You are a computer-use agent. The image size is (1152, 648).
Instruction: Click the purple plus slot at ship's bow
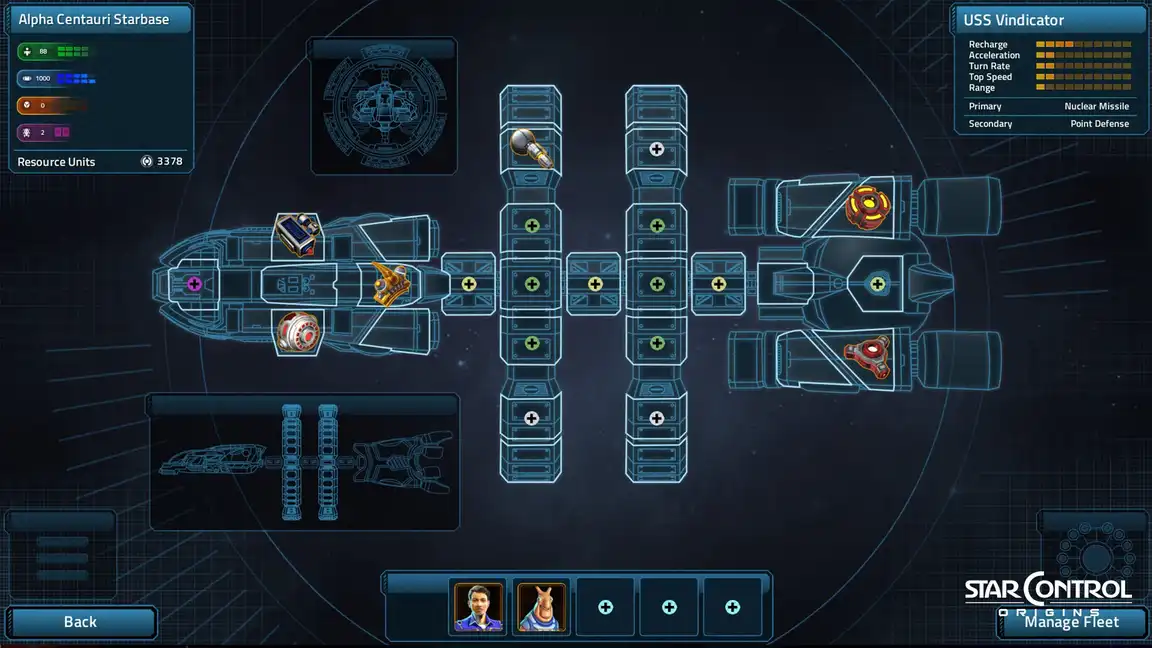194,284
